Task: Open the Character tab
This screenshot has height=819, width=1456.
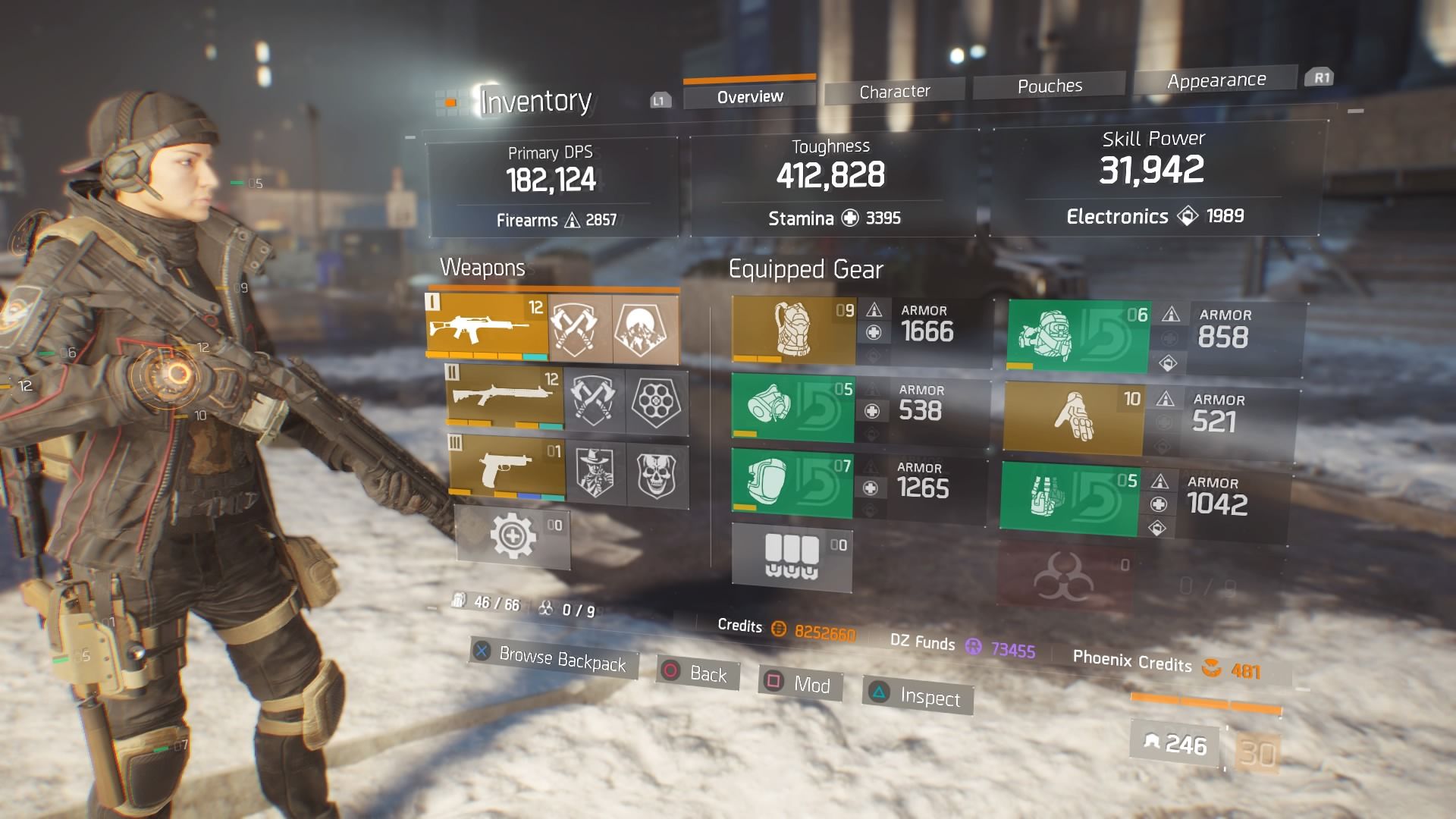Action: [894, 92]
